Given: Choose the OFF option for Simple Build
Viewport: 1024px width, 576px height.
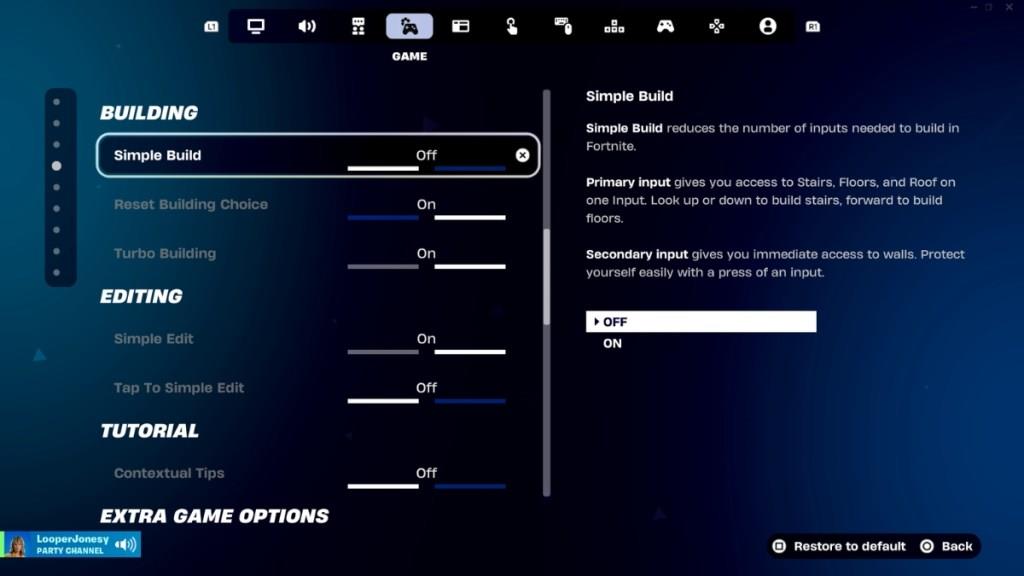Looking at the screenshot, I should tap(700, 322).
